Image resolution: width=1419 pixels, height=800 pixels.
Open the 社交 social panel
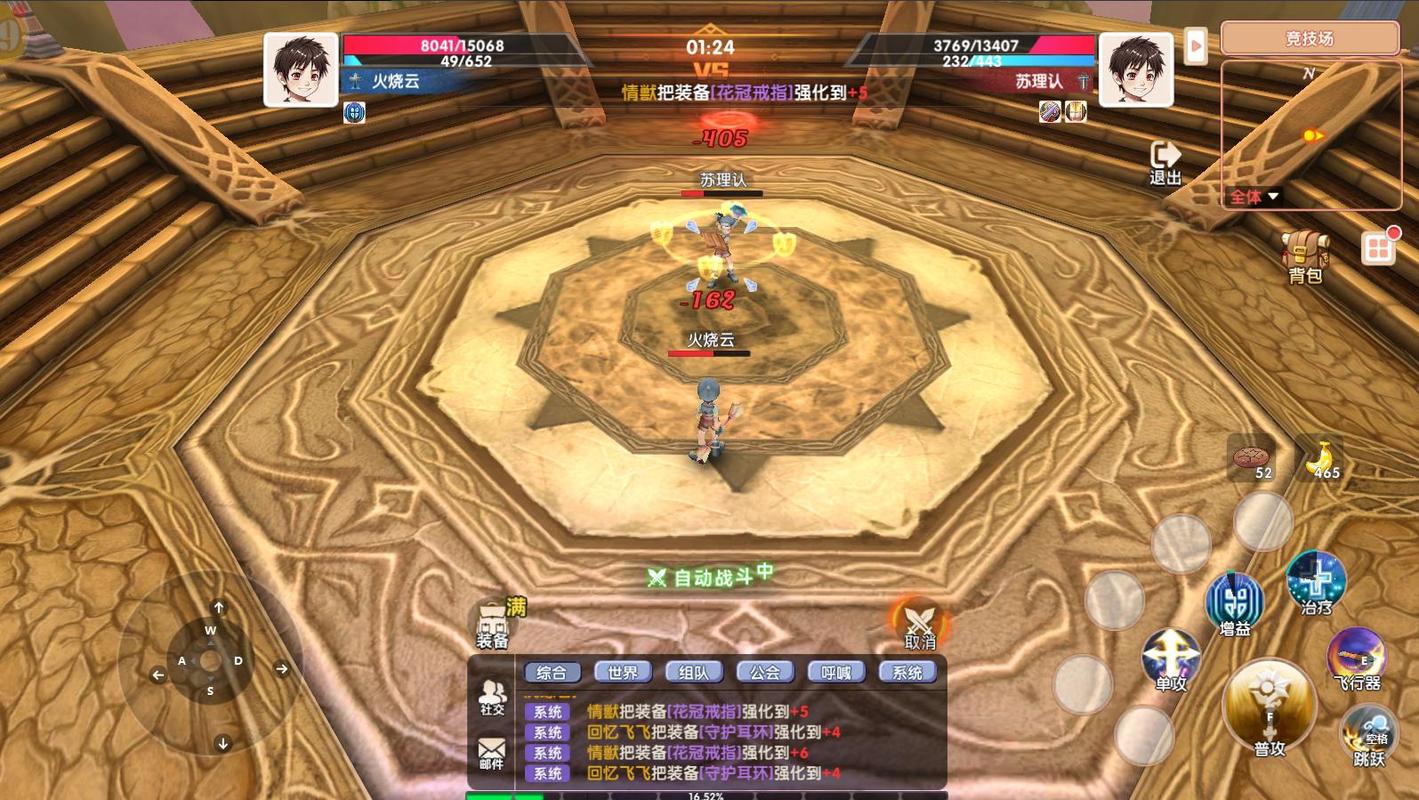coord(492,697)
